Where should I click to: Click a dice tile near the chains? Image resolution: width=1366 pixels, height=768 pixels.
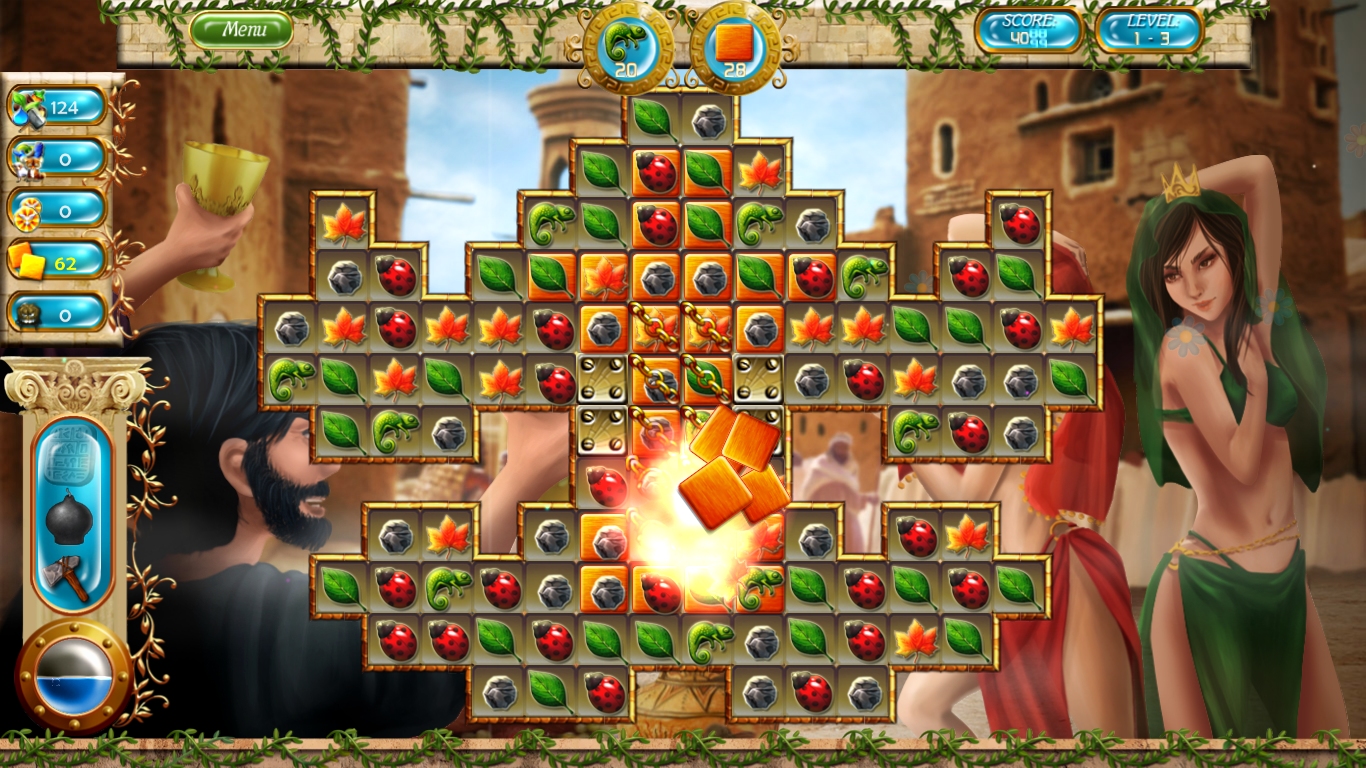[x=600, y=380]
